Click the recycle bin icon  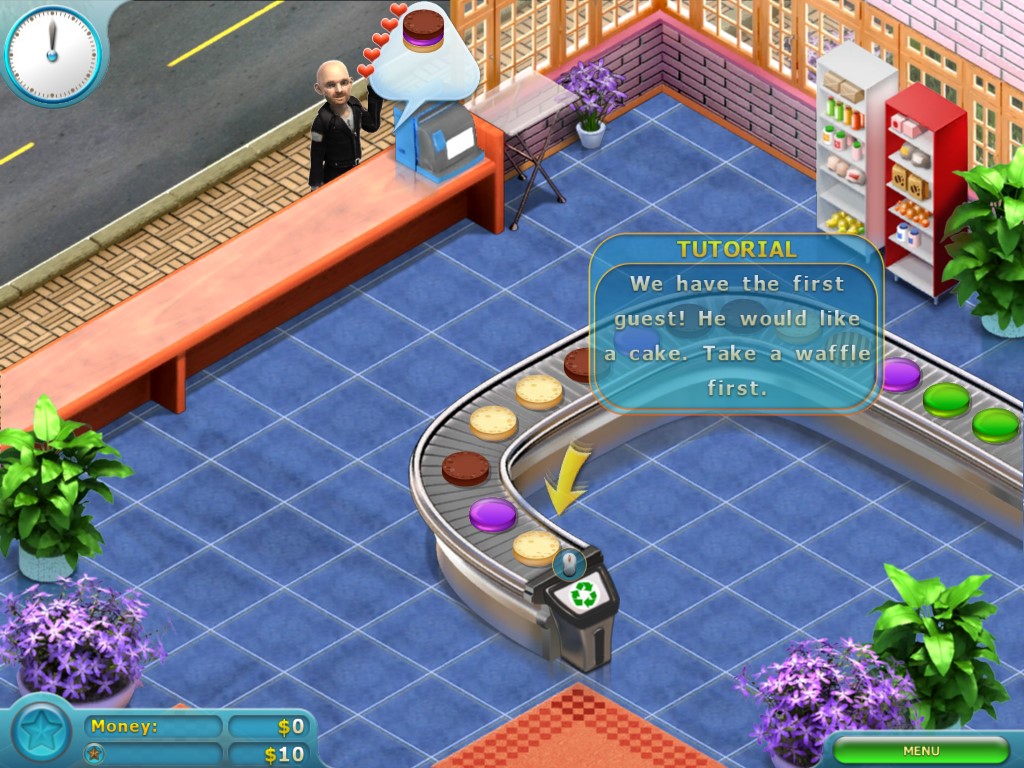[582, 595]
